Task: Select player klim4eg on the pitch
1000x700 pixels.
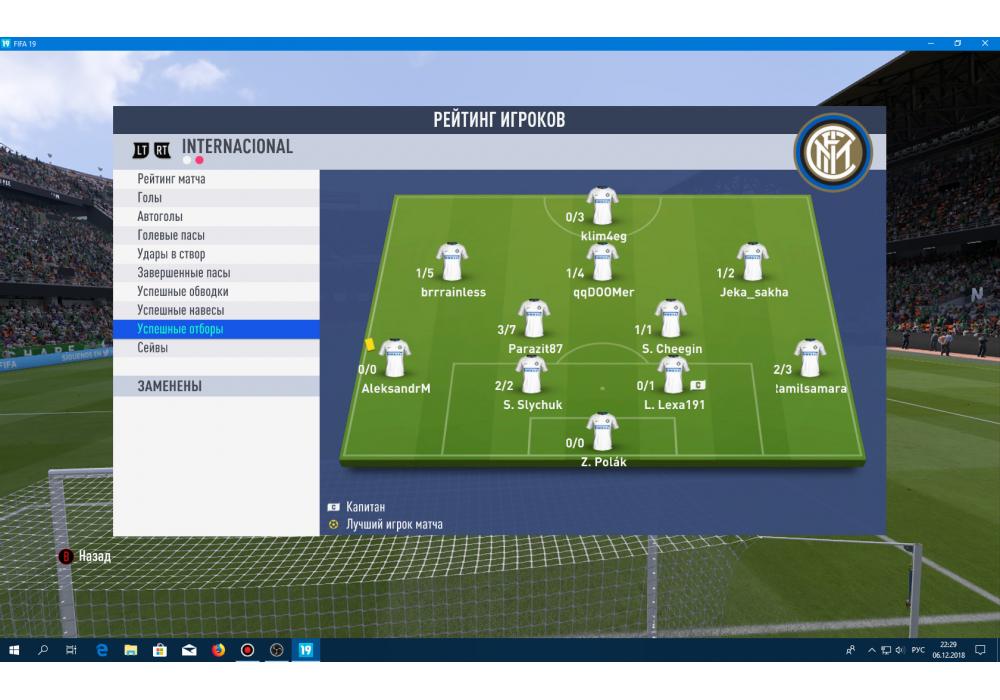Action: pyautogui.click(x=602, y=206)
